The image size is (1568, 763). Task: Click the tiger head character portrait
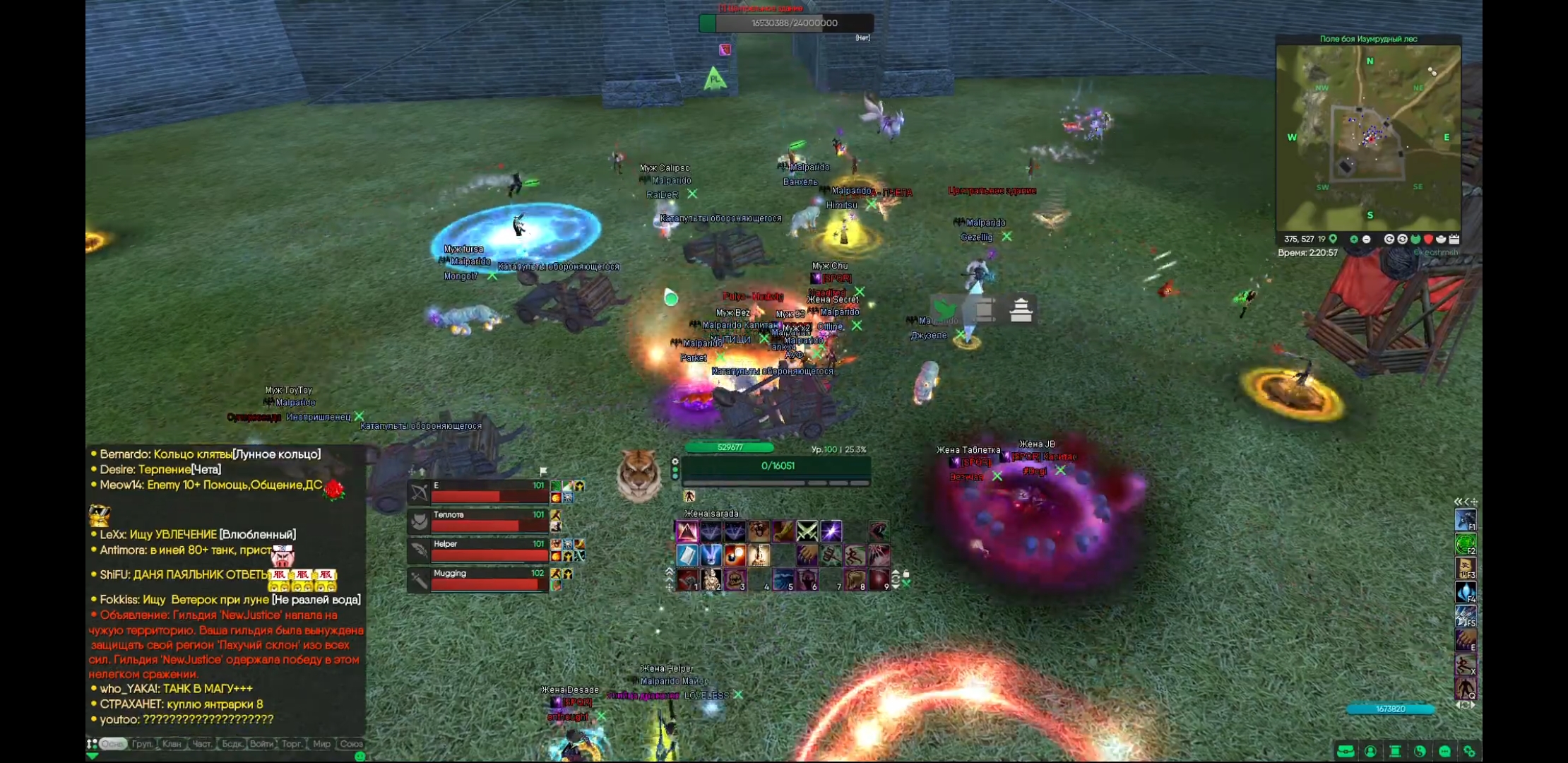click(639, 475)
